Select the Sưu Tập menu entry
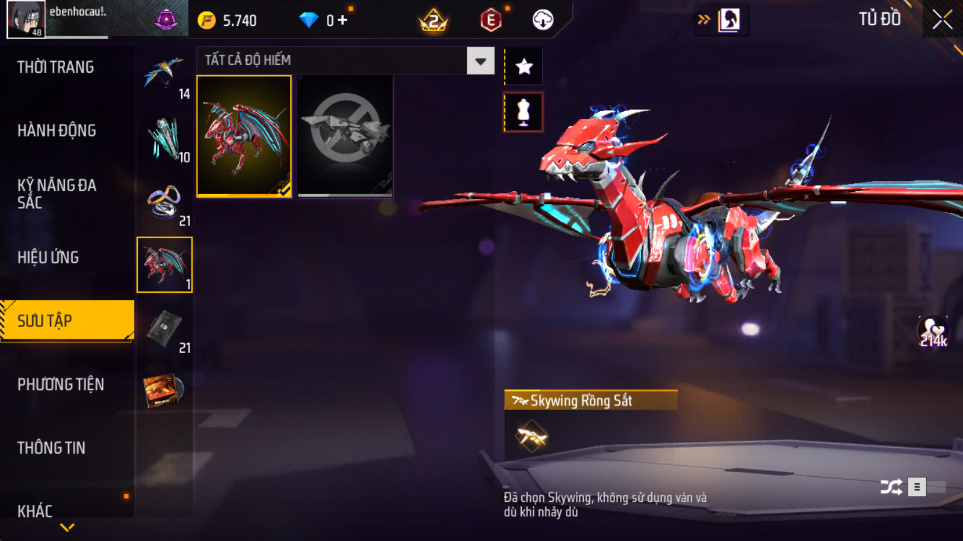Screen dimensions: 963x541 click(x=45, y=321)
